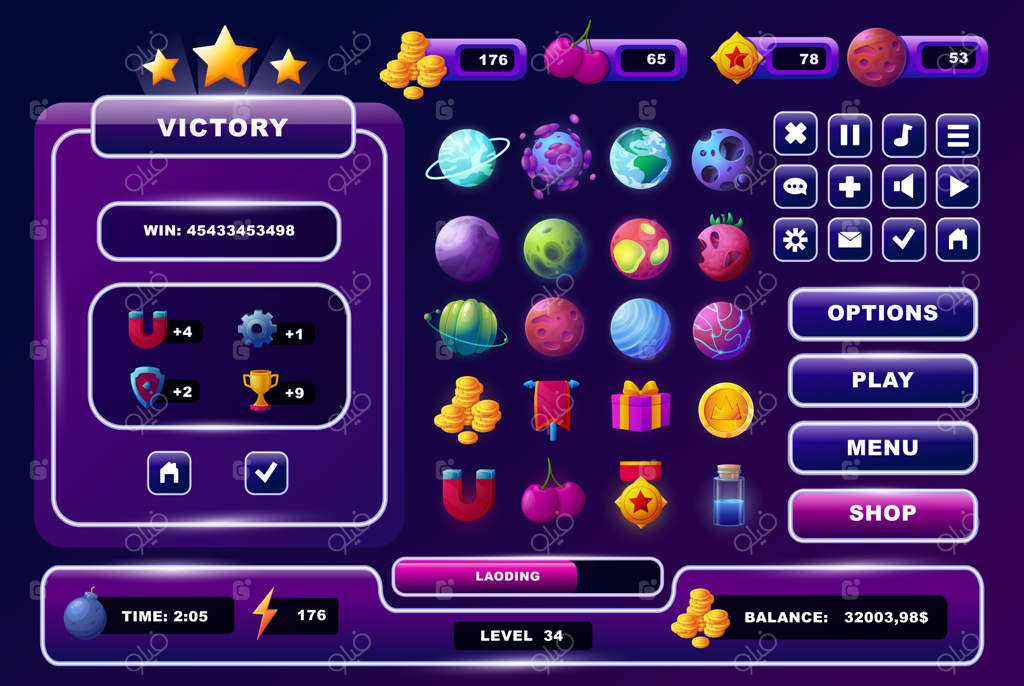
Task: Toggle sound with the speaker icon
Action: [x=903, y=187]
